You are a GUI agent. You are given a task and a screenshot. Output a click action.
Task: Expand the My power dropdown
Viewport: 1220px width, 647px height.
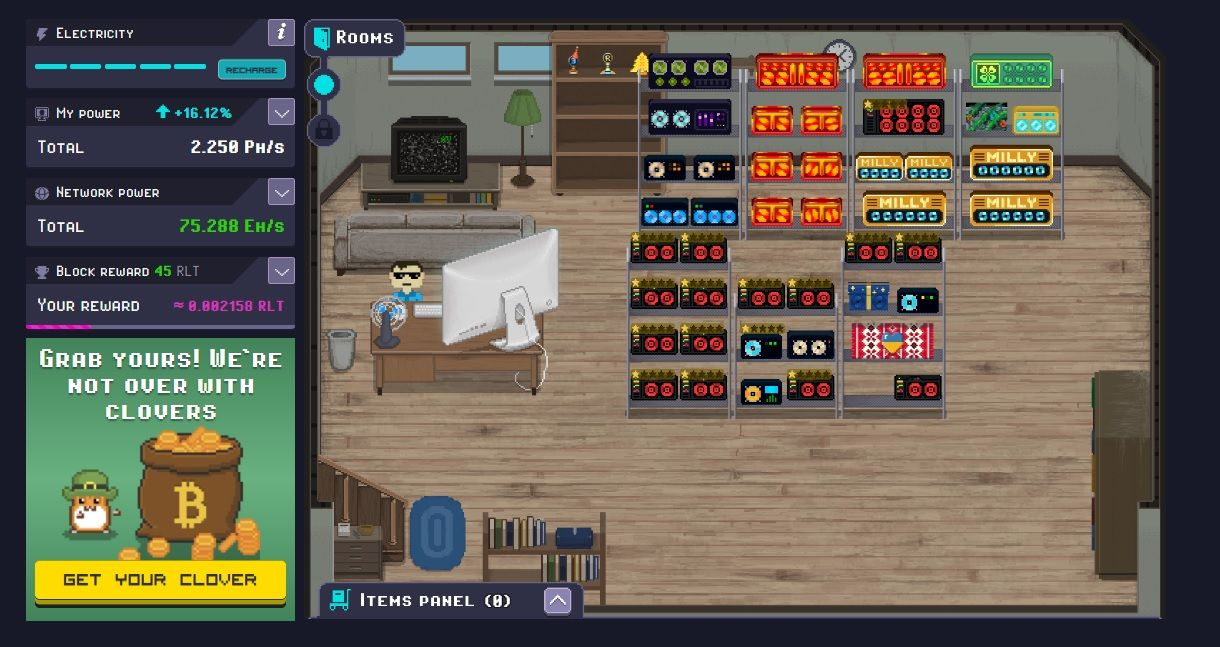point(281,113)
